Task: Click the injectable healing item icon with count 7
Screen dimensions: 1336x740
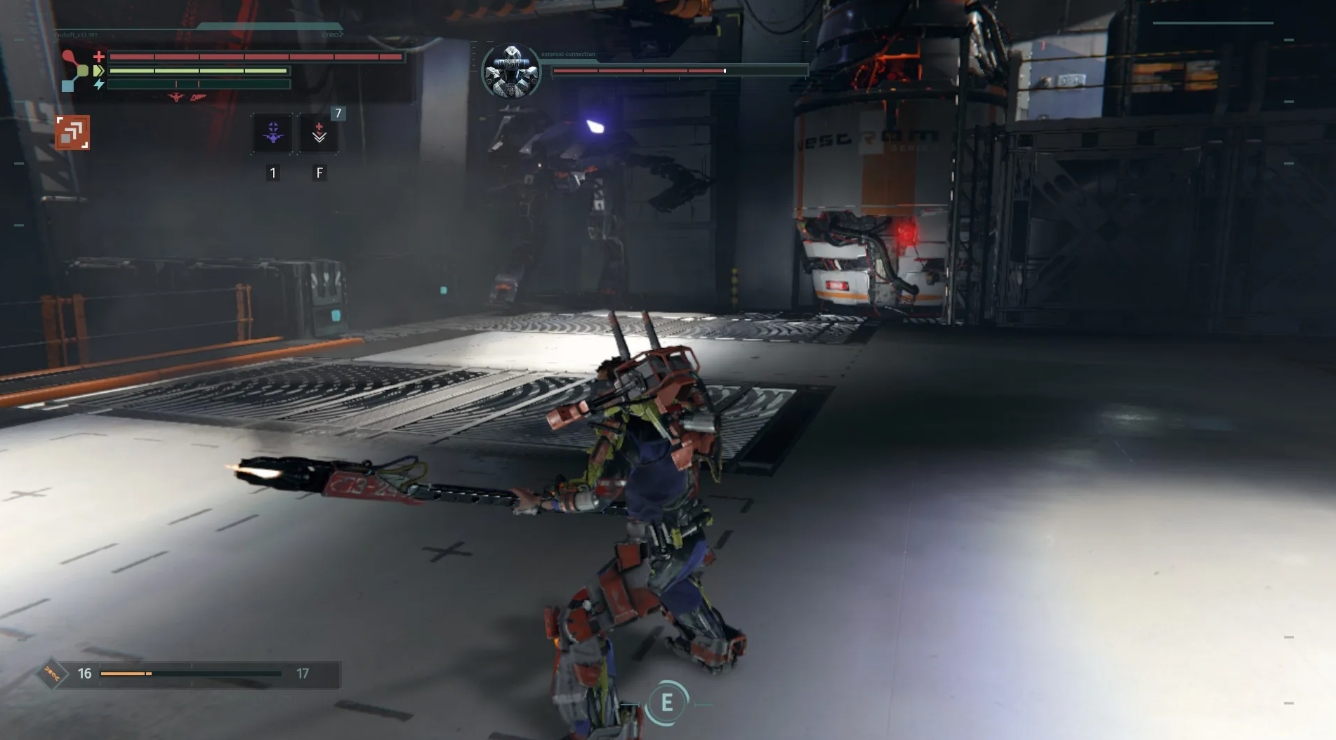Action: pos(319,133)
